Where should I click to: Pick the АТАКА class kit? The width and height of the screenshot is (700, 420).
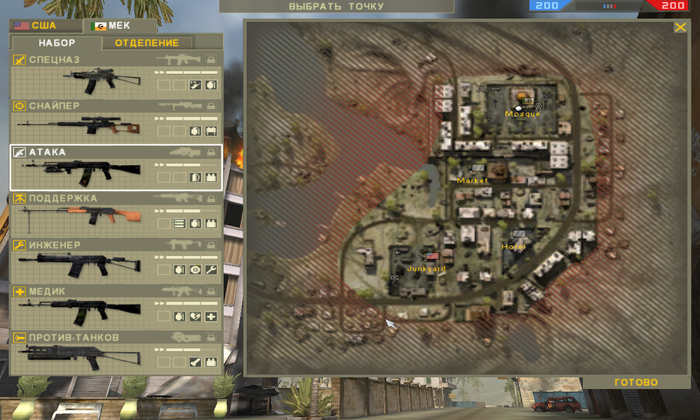click(116, 167)
